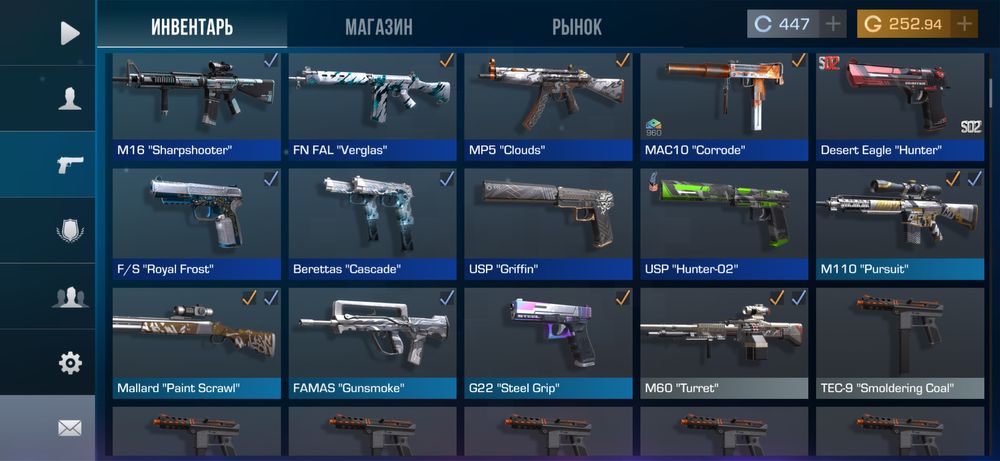
Task: Select the M16 "Sharpshooter" skin
Action: click(x=196, y=105)
